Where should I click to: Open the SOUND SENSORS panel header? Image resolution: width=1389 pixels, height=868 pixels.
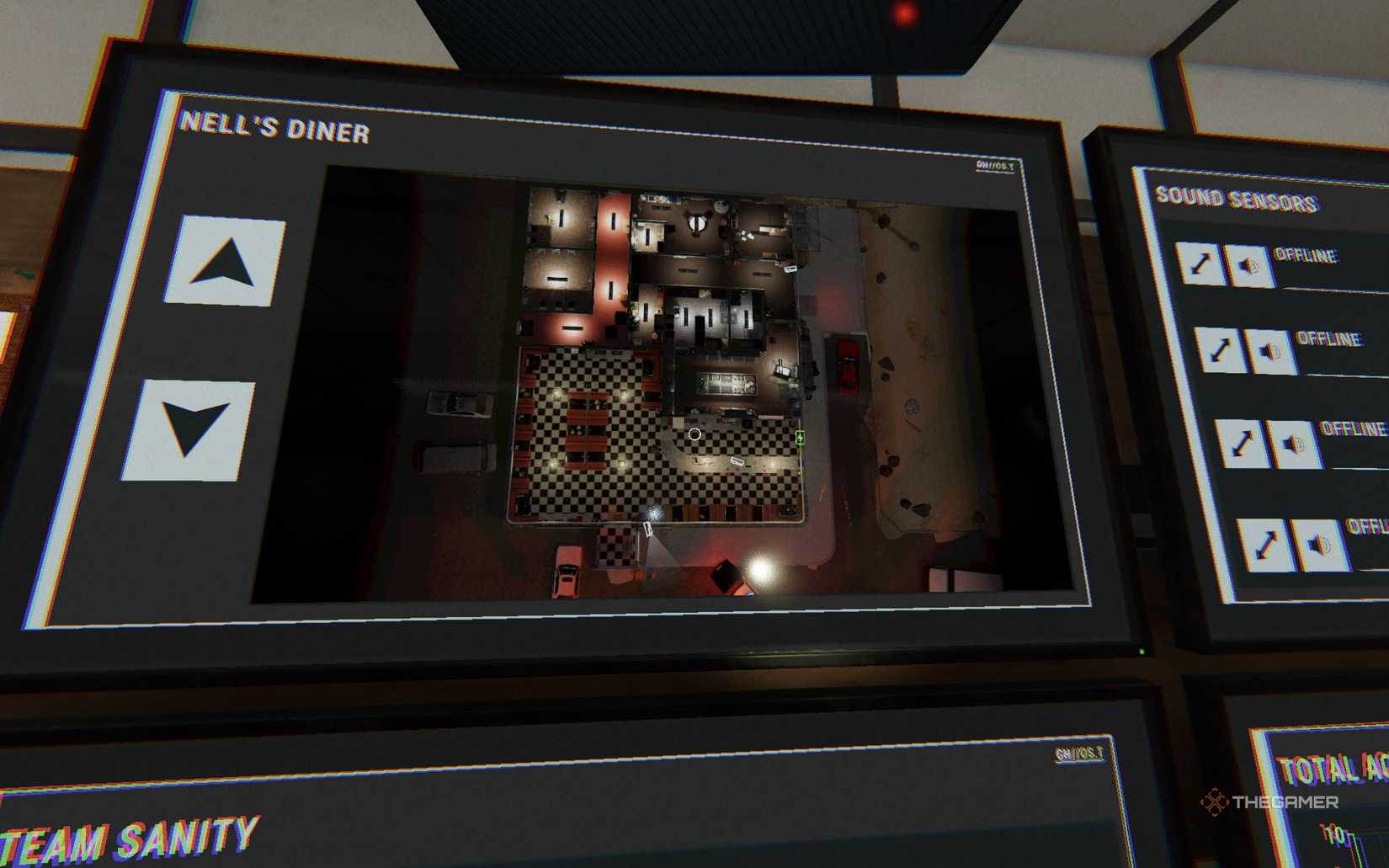pyautogui.click(x=1237, y=198)
